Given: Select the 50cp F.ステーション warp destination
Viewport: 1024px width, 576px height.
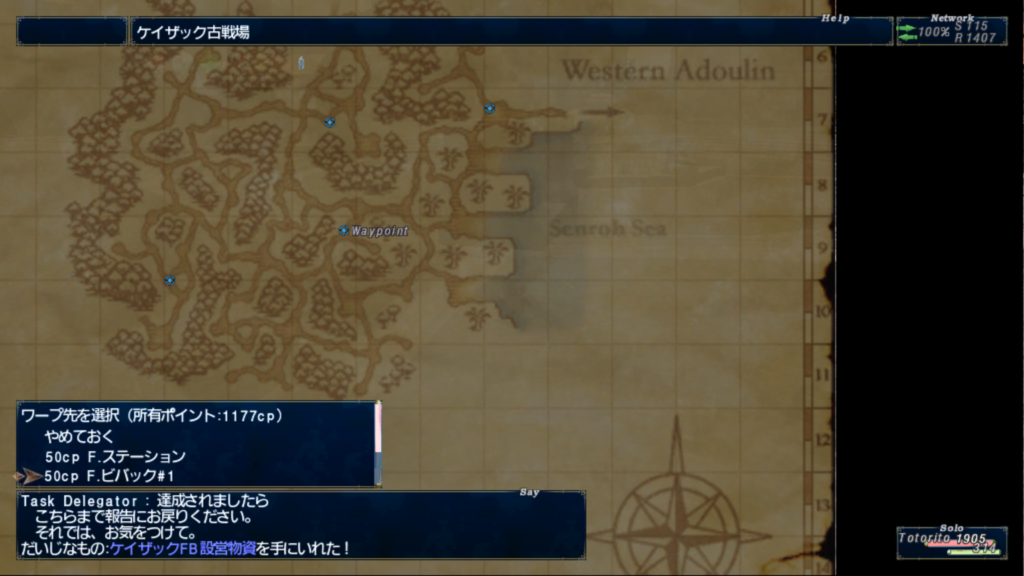Looking at the screenshot, I should [x=115, y=457].
